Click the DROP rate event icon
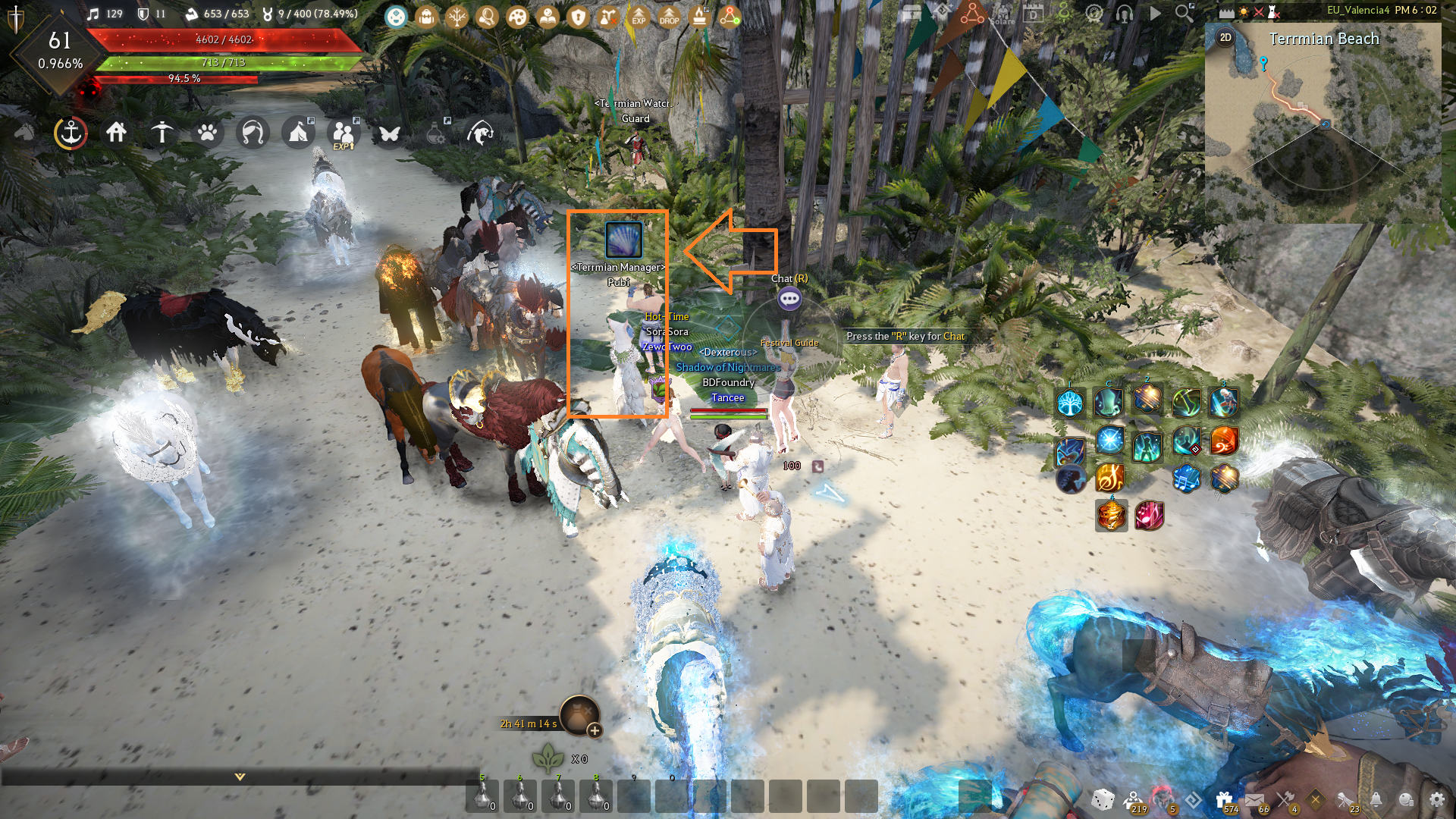This screenshot has height=819, width=1456. tap(667, 17)
